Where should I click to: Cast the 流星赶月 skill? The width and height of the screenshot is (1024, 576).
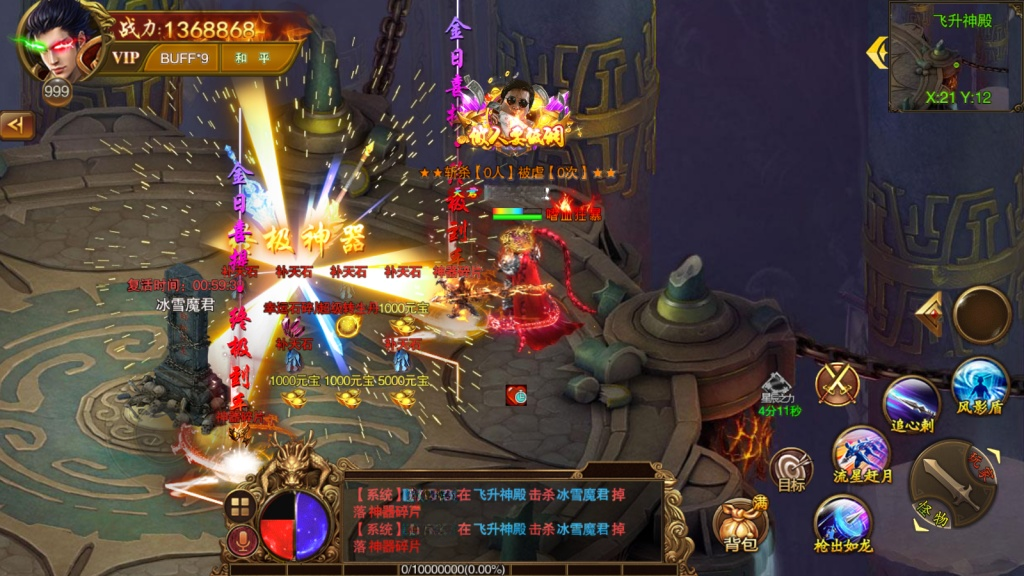coord(860,453)
